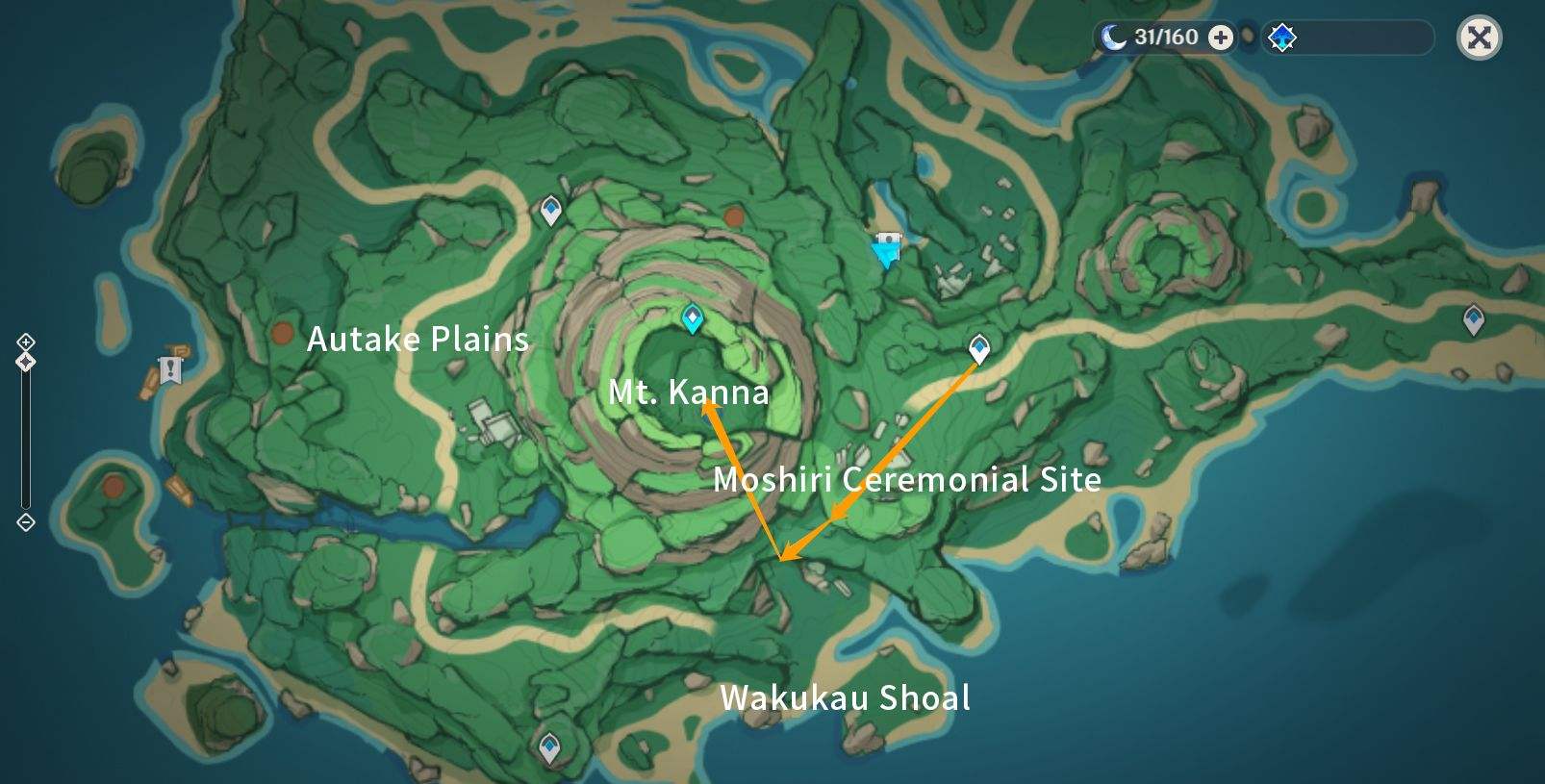Select the Mt. Kanna teleport waypoint
Screen dimensions: 1545x784
click(691, 319)
